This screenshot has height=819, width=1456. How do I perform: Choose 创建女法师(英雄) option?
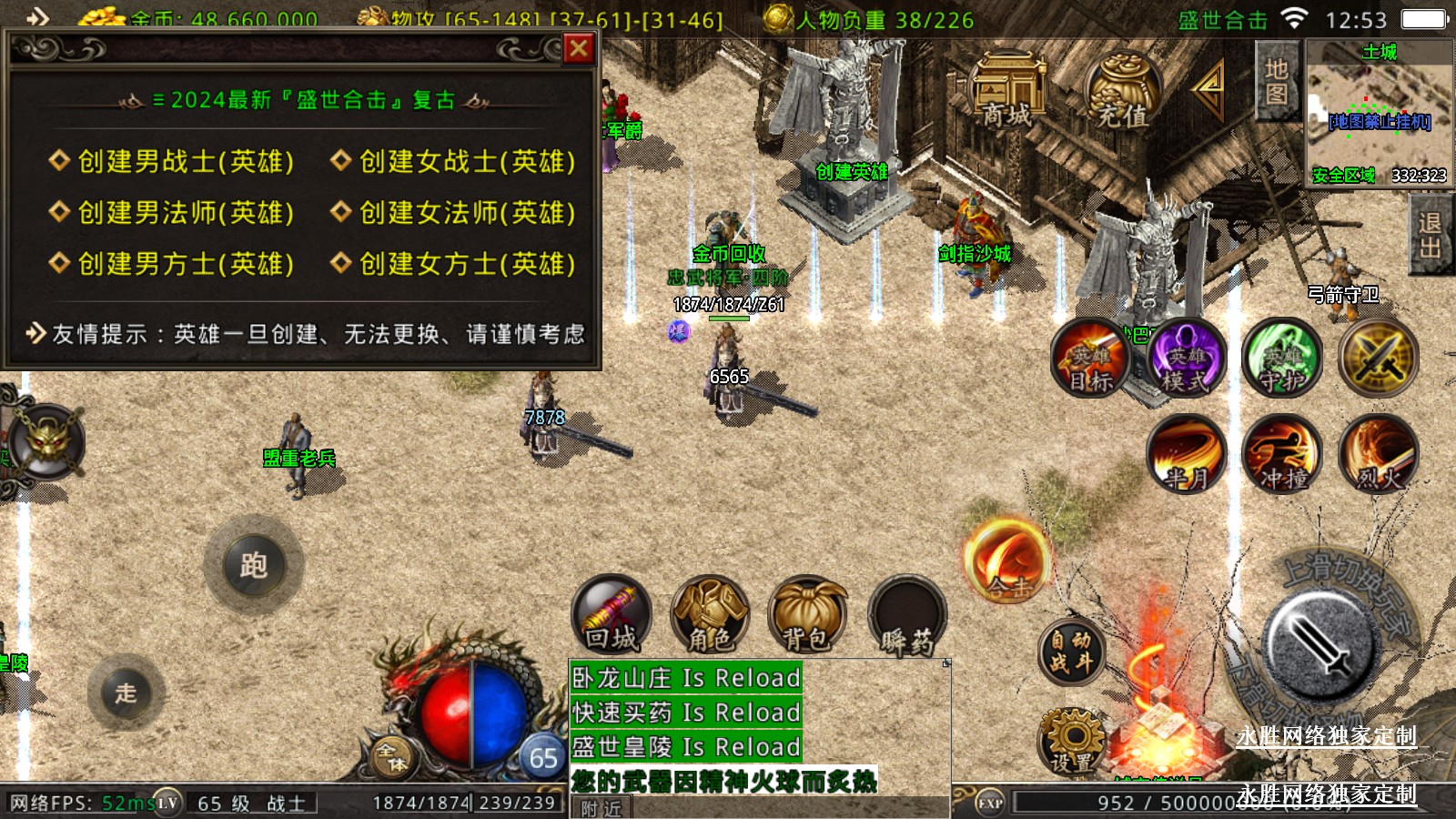point(454,212)
